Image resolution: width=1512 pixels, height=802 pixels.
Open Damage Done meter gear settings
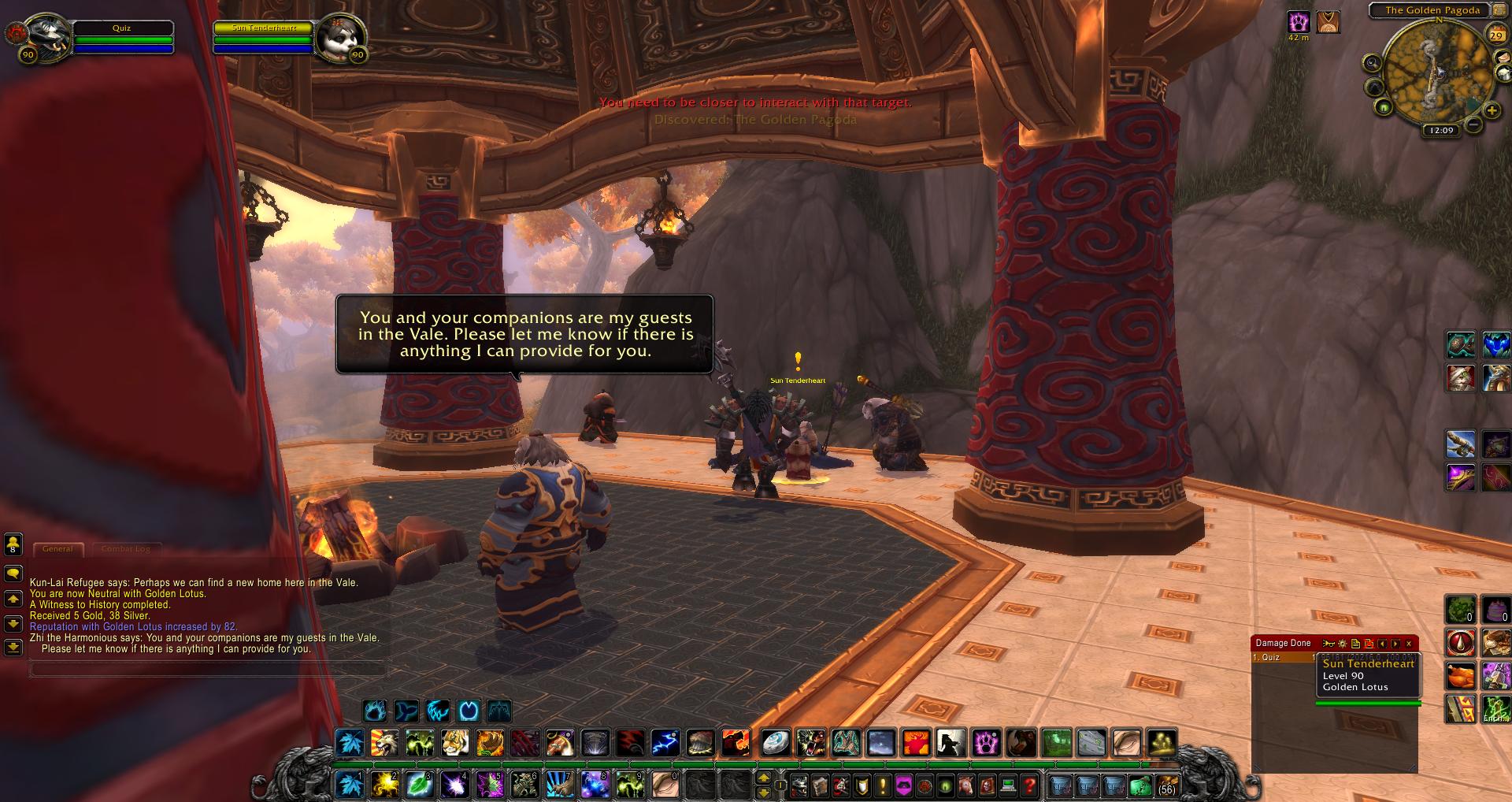tap(1343, 644)
